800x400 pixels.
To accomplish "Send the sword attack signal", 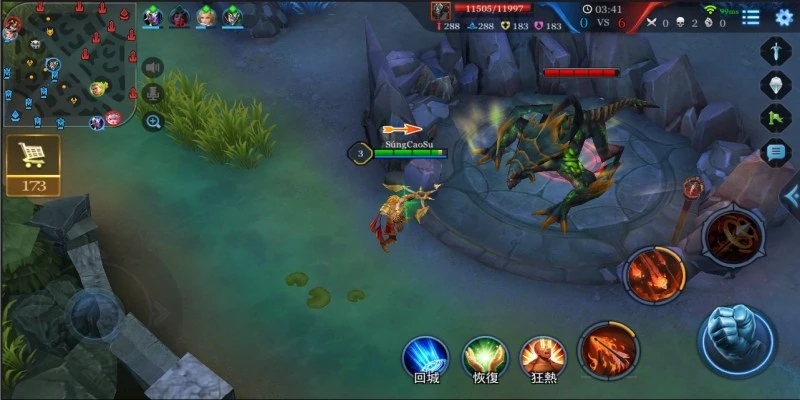I will 776,50.
